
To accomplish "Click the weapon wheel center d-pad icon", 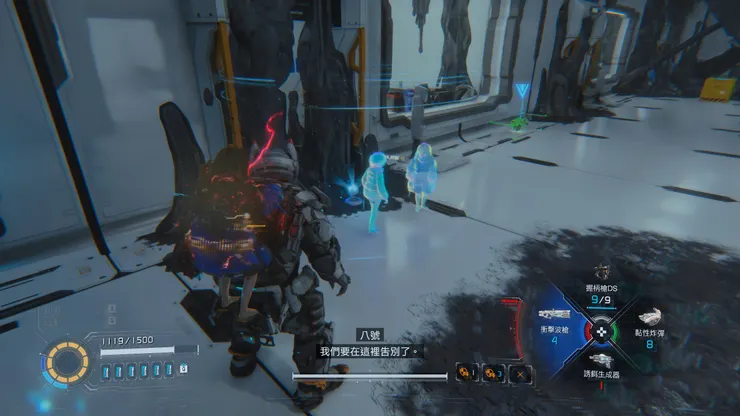I will [x=601, y=329].
